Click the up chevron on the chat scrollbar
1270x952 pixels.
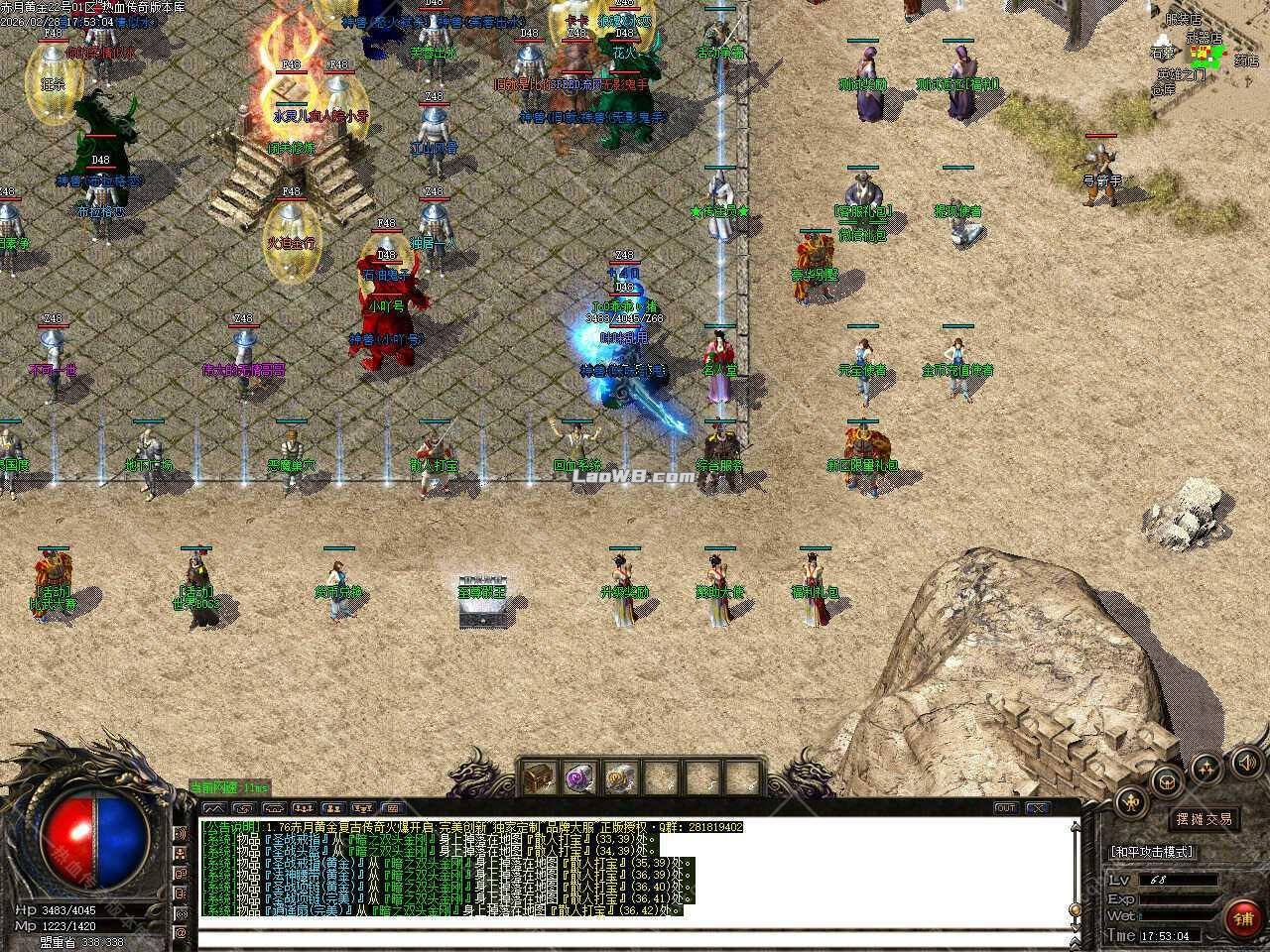tap(1075, 827)
